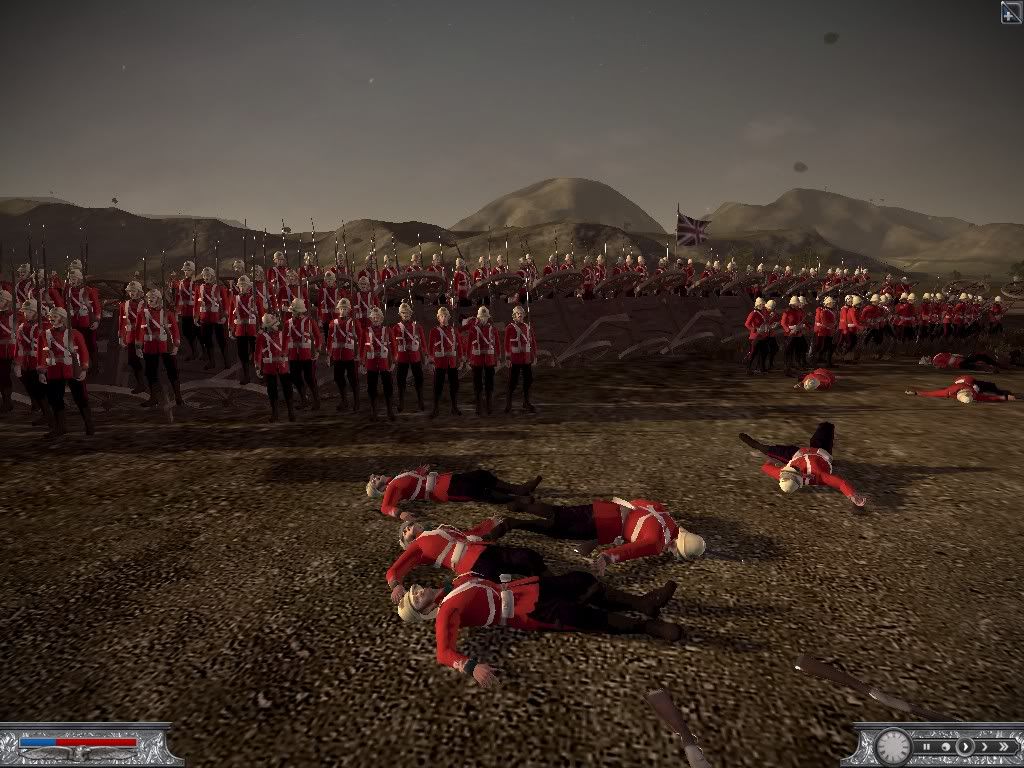Expand the plus-sign panel button
Screen dimensions: 1024x768
[x=1011, y=11]
